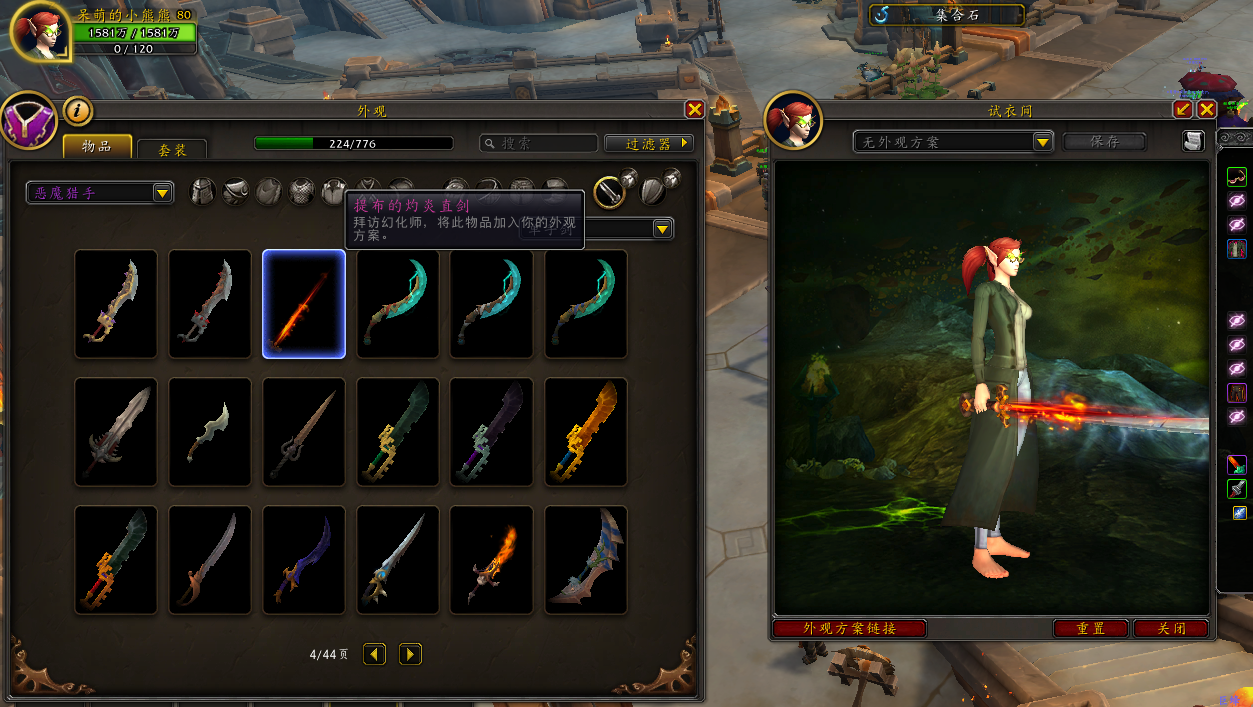The image size is (1253, 707).
Task: Click the 外观方案链接 outfit link button
Action: click(849, 629)
